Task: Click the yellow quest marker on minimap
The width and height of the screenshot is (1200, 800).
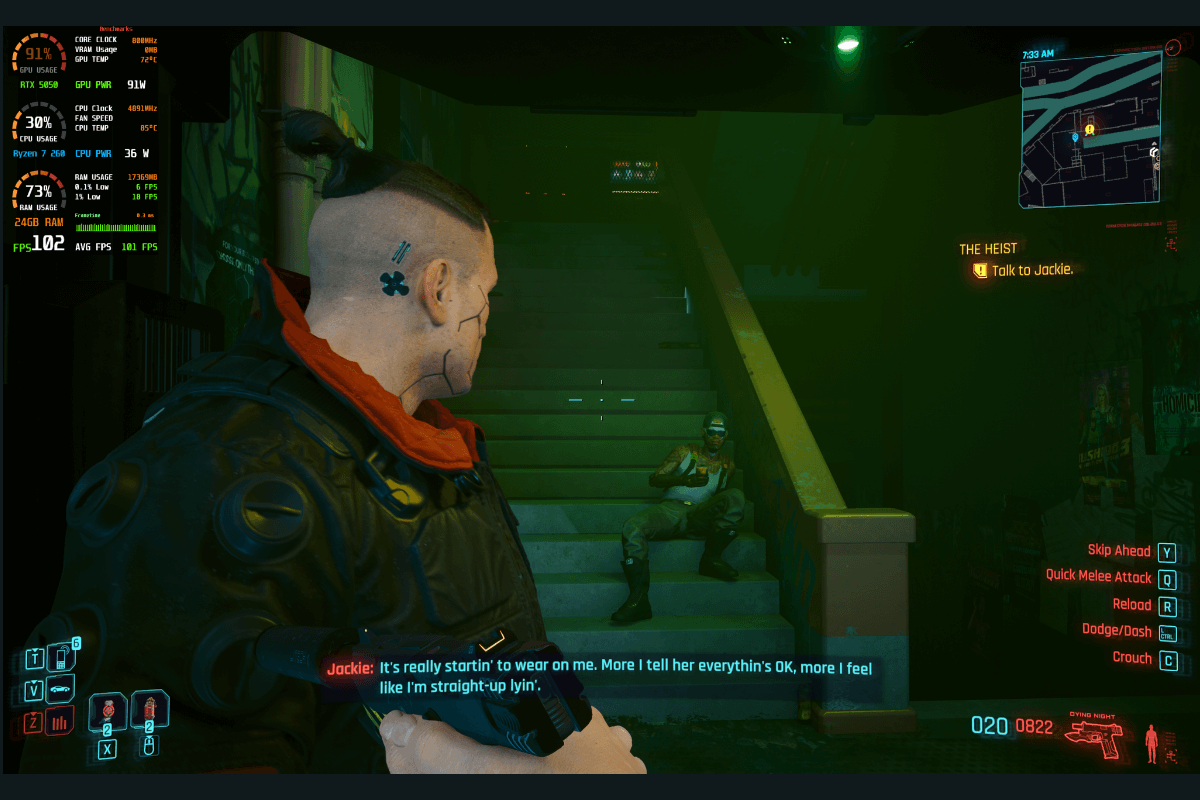Action: pos(1089,129)
